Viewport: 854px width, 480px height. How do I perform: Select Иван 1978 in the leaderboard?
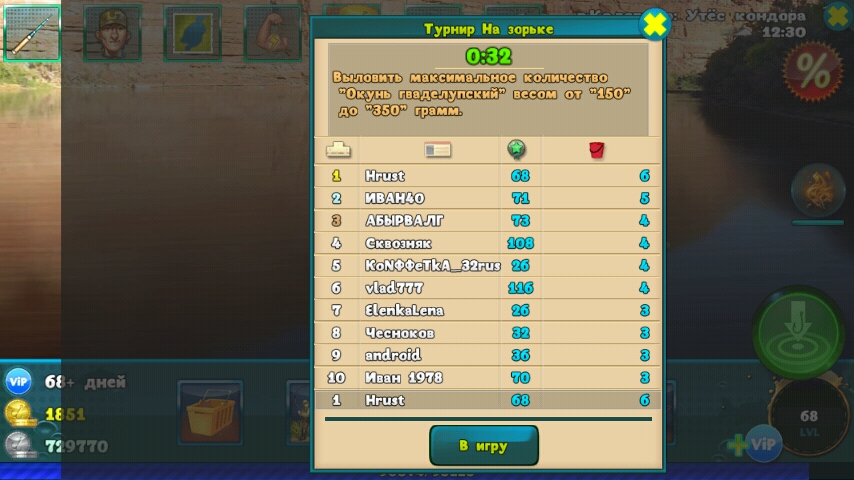coord(487,378)
